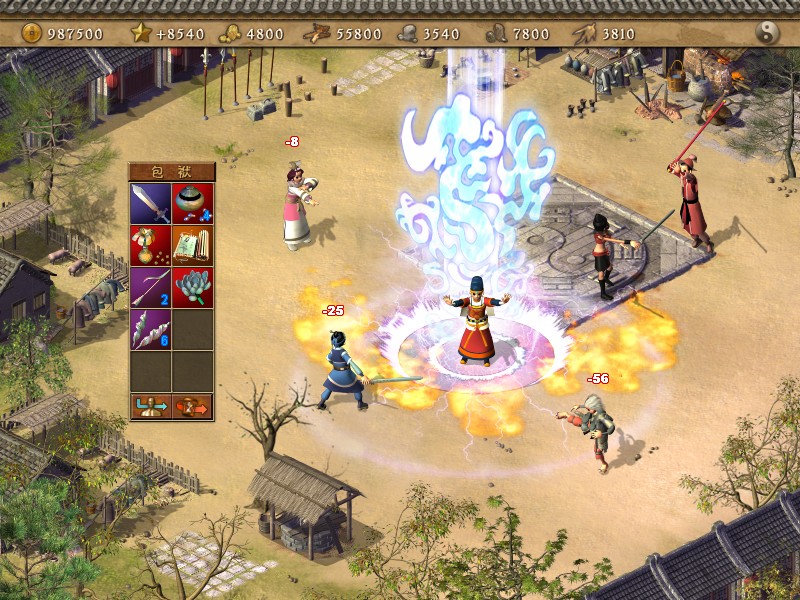The width and height of the screenshot is (800, 600).
Task: Select the bamboo scroll item
Action: pyautogui.click(x=192, y=245)
